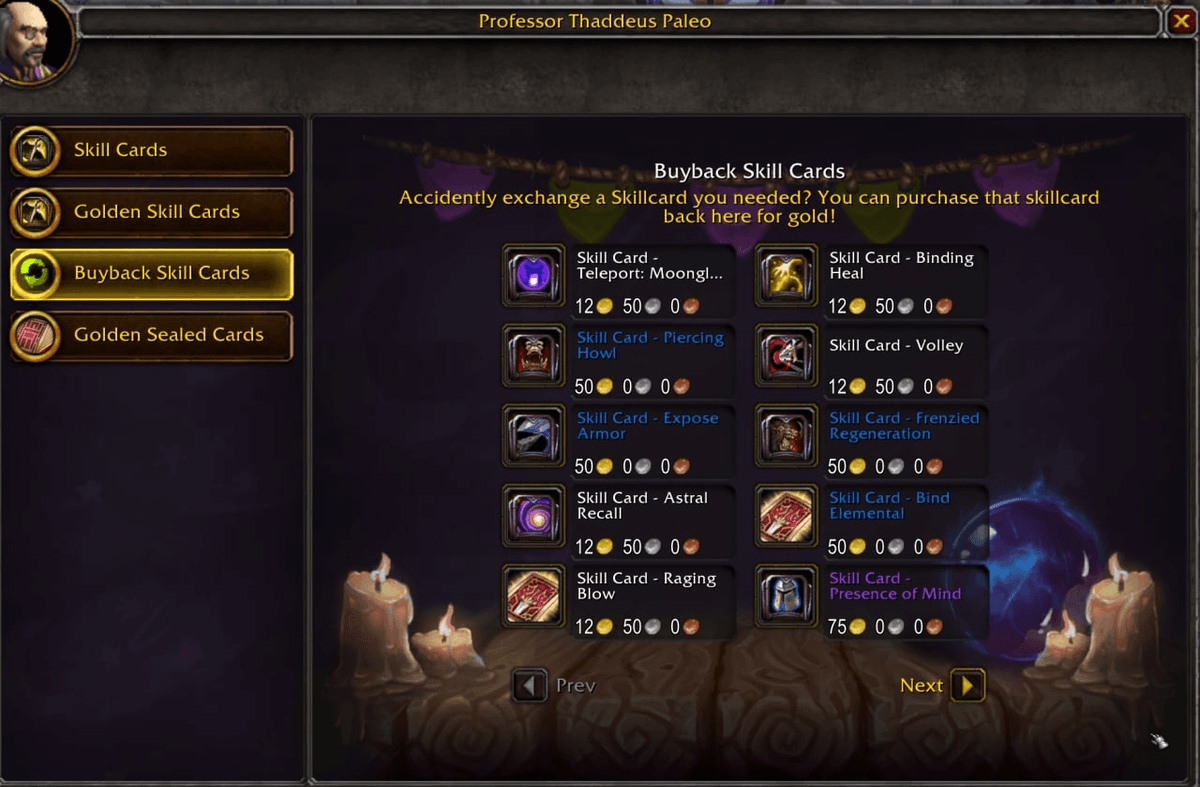Select the Frenzied Regeneration skill card
This screenshot has height=787, width=1200.
coord(786,437)
